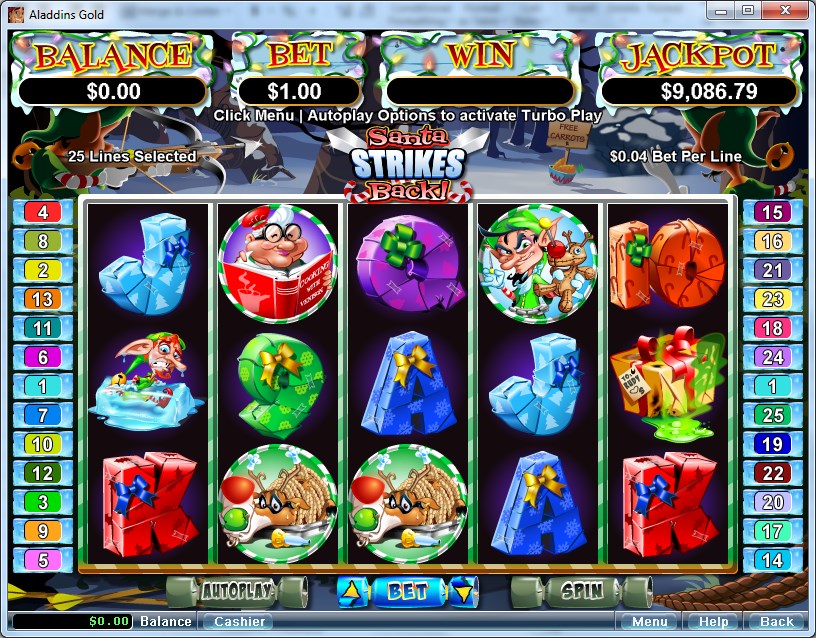
Task: Open the Cashier
Action: 240,621
